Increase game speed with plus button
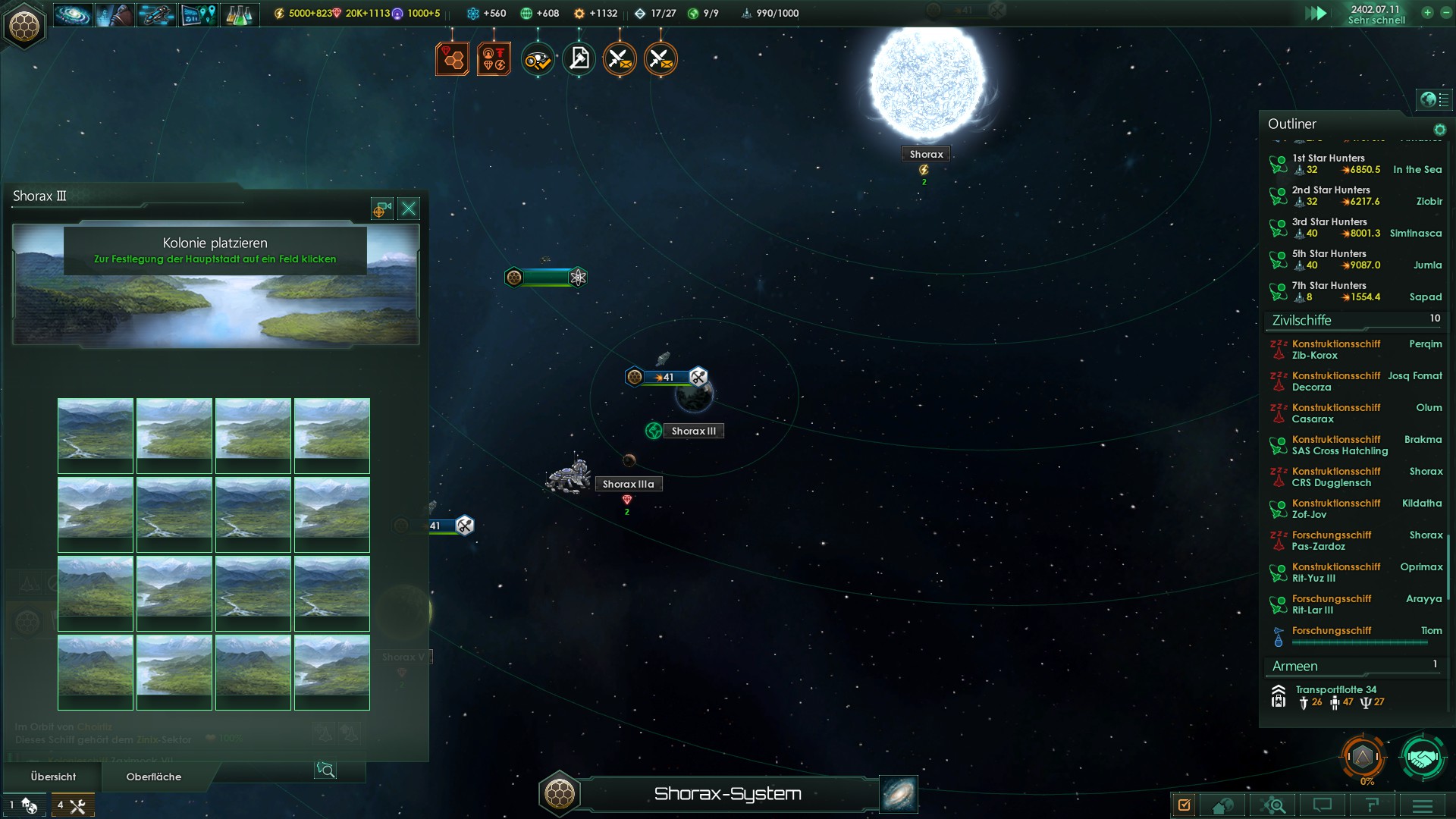Image resolution: width=1456 pixels, height=819 pixels. point(1427,13)
